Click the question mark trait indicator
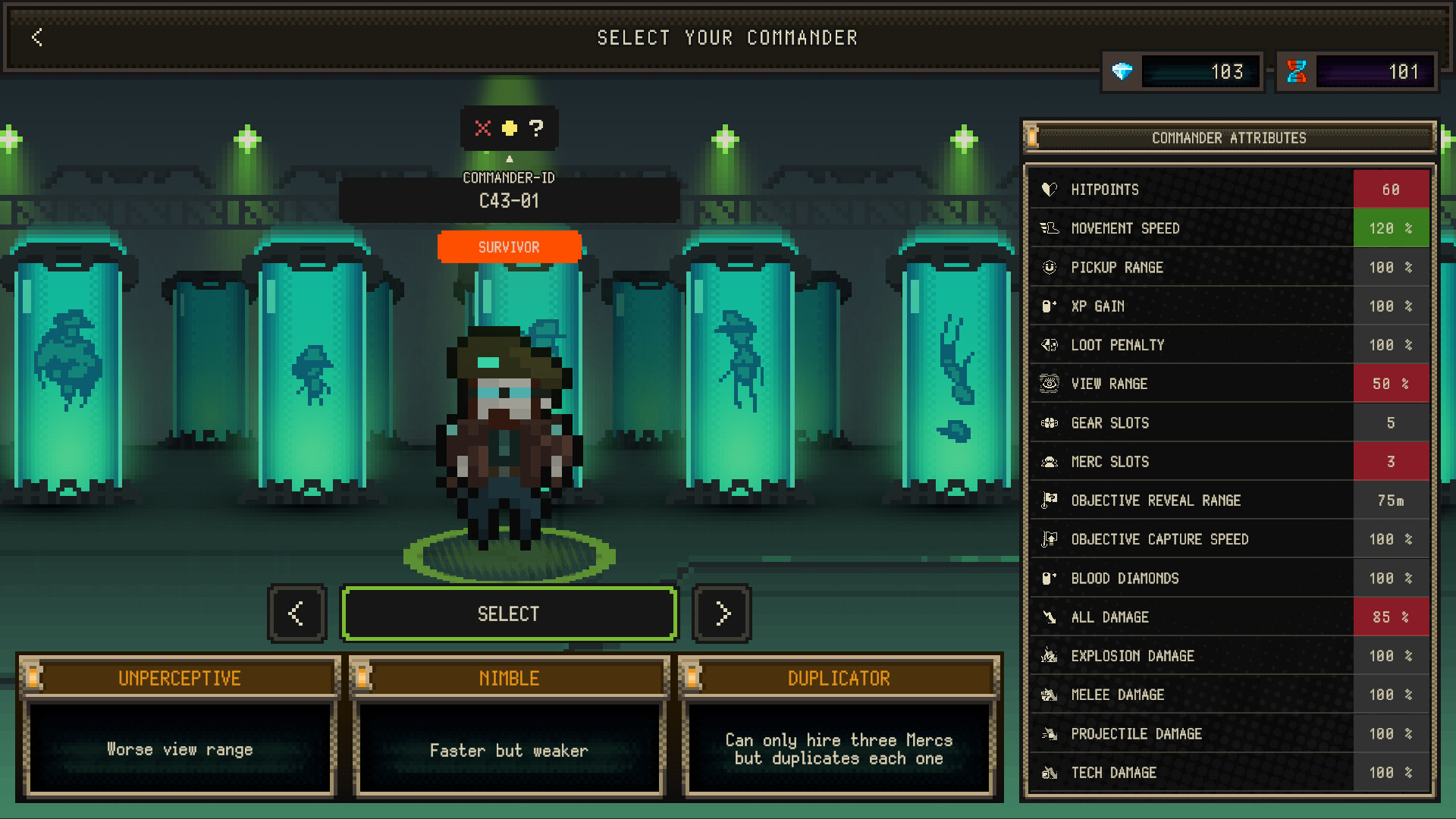 537,129
